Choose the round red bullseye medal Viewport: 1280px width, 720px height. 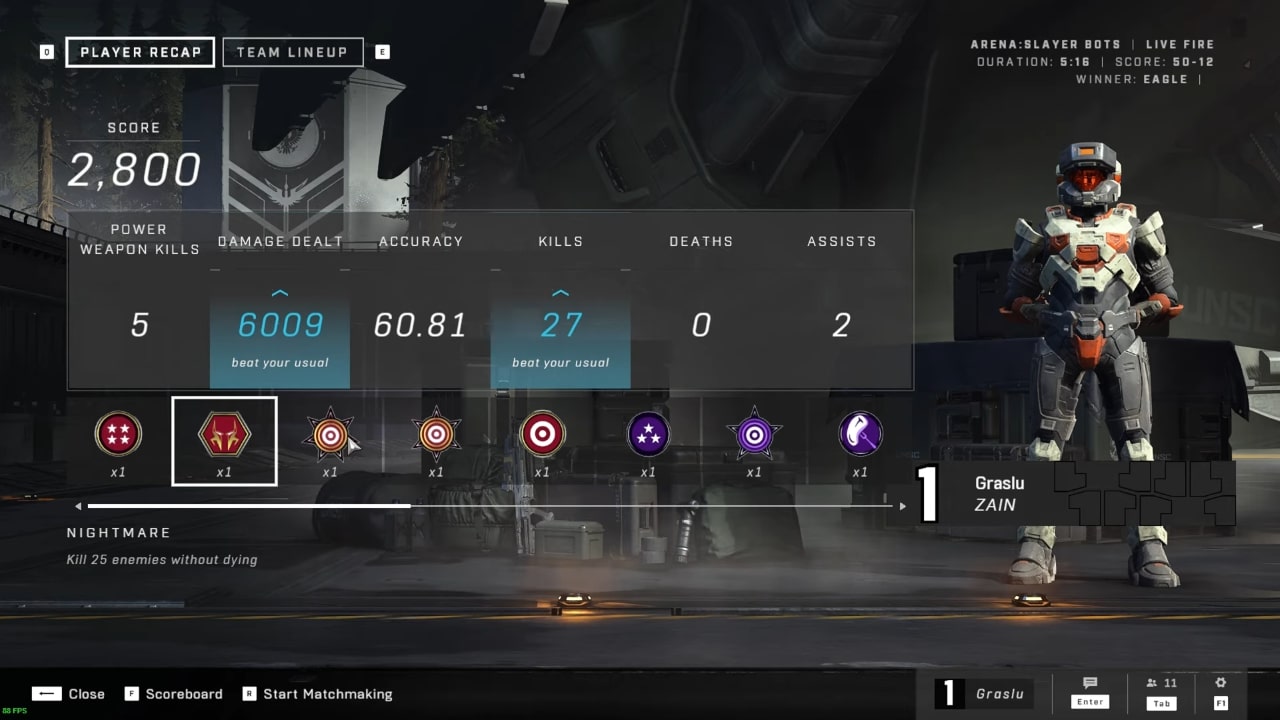click(x=542, y=435)
